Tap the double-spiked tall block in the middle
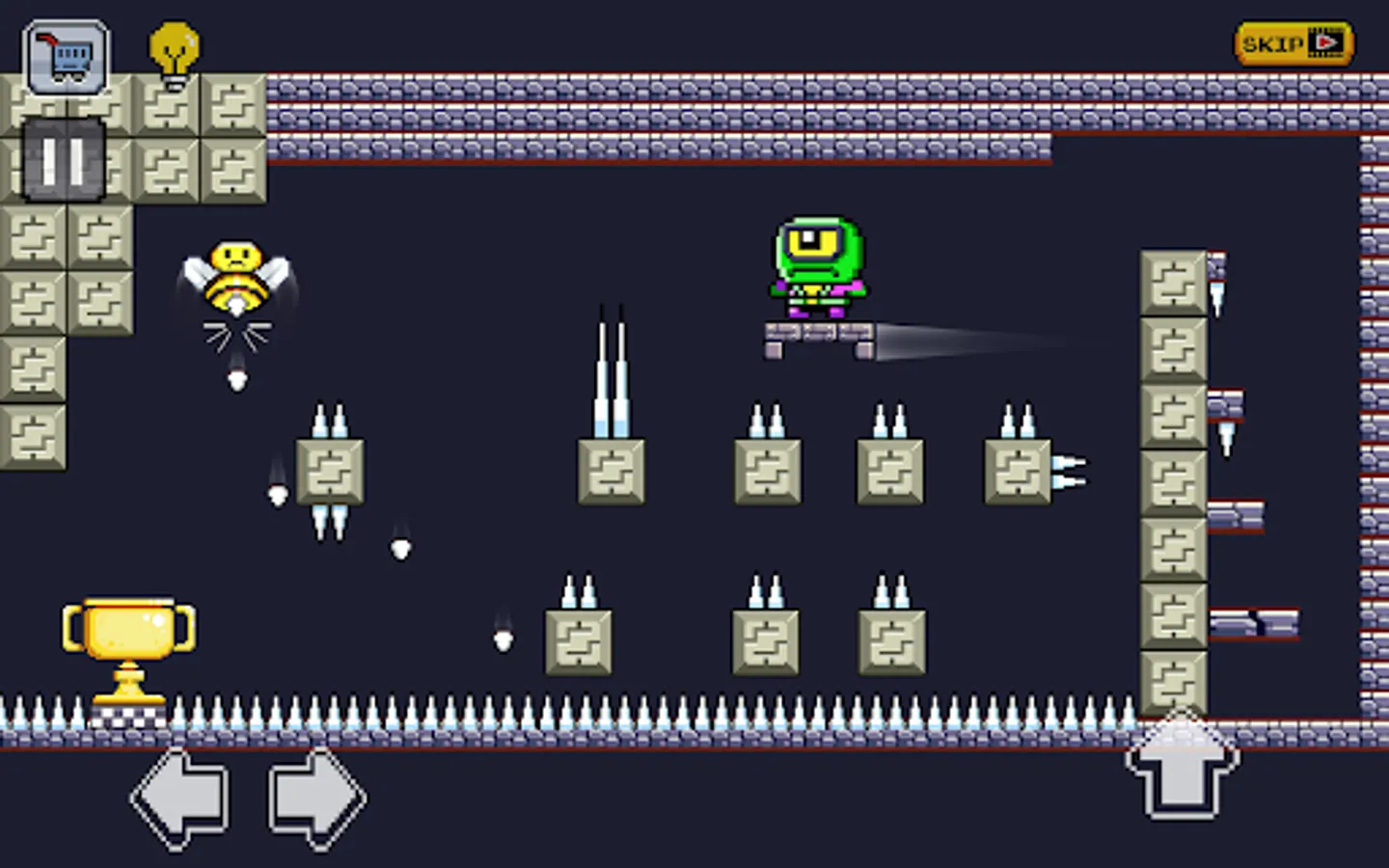 click(611, 470)
